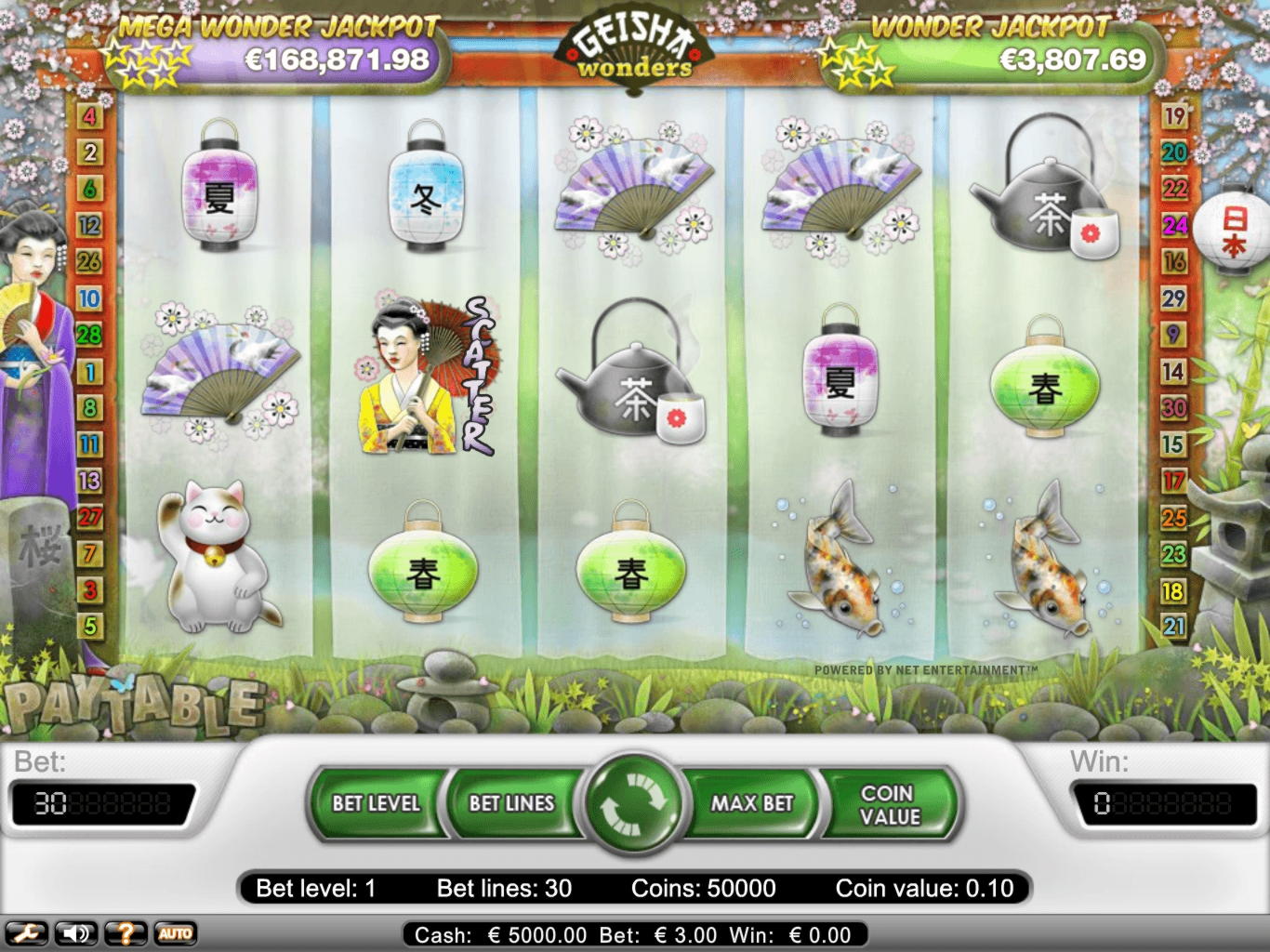
Task: Change the number of Bet Lines
Action: (x=511, y=803)
